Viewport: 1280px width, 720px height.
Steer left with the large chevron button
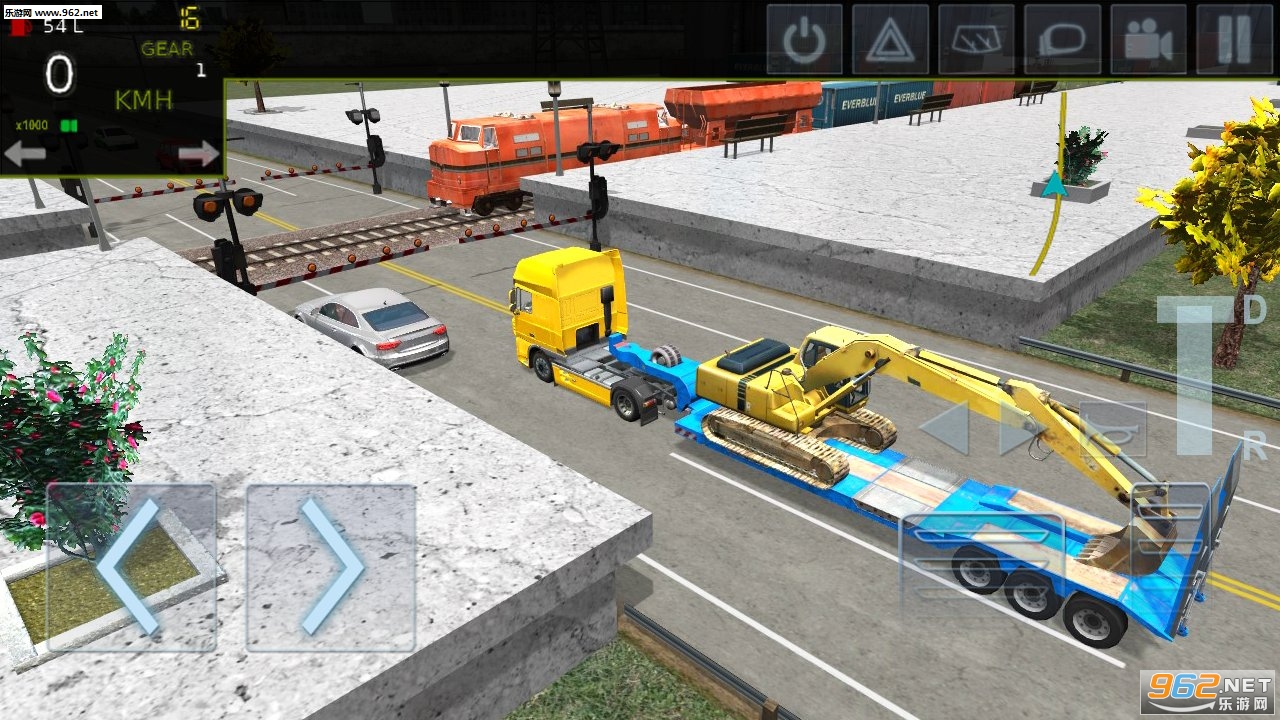tap(131, 568)
